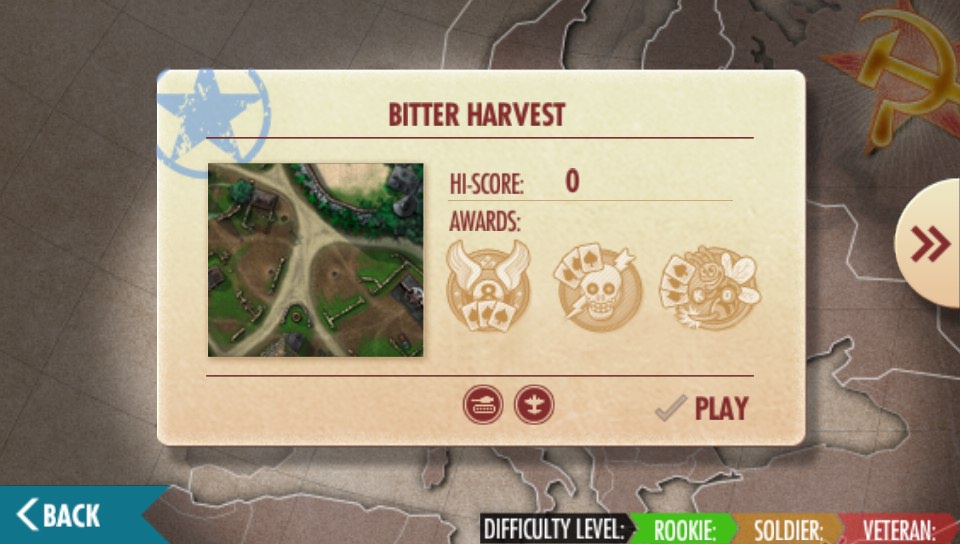Screen dimensions: 960x544
Task: Start the Bitter Harvest mission with Play
Action: pyautogui.click(x=703, y=408)
